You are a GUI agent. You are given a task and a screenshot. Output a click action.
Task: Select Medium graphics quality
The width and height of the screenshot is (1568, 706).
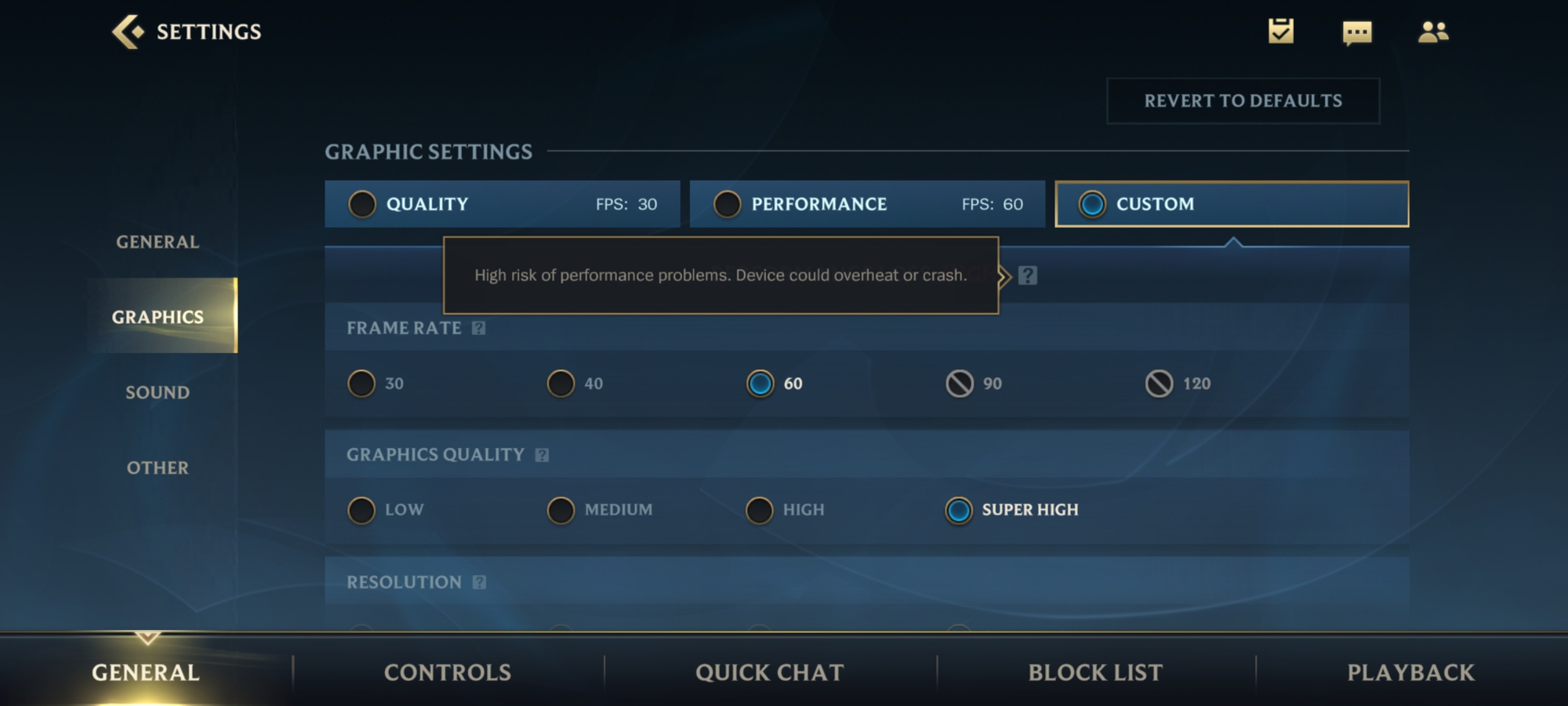[x=561, y=510]
